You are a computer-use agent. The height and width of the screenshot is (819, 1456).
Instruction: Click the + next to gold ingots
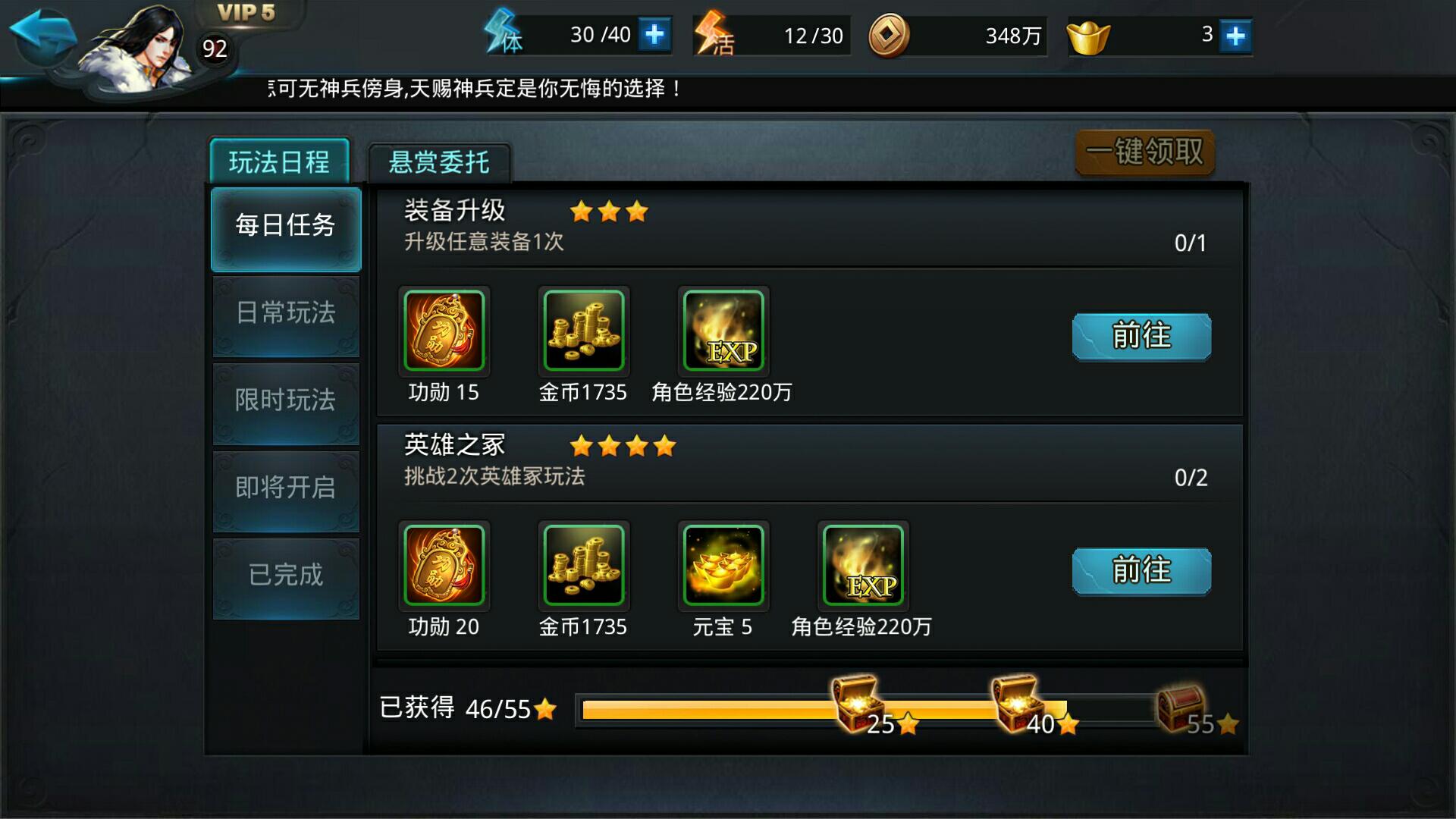(x=1236, y=34)
